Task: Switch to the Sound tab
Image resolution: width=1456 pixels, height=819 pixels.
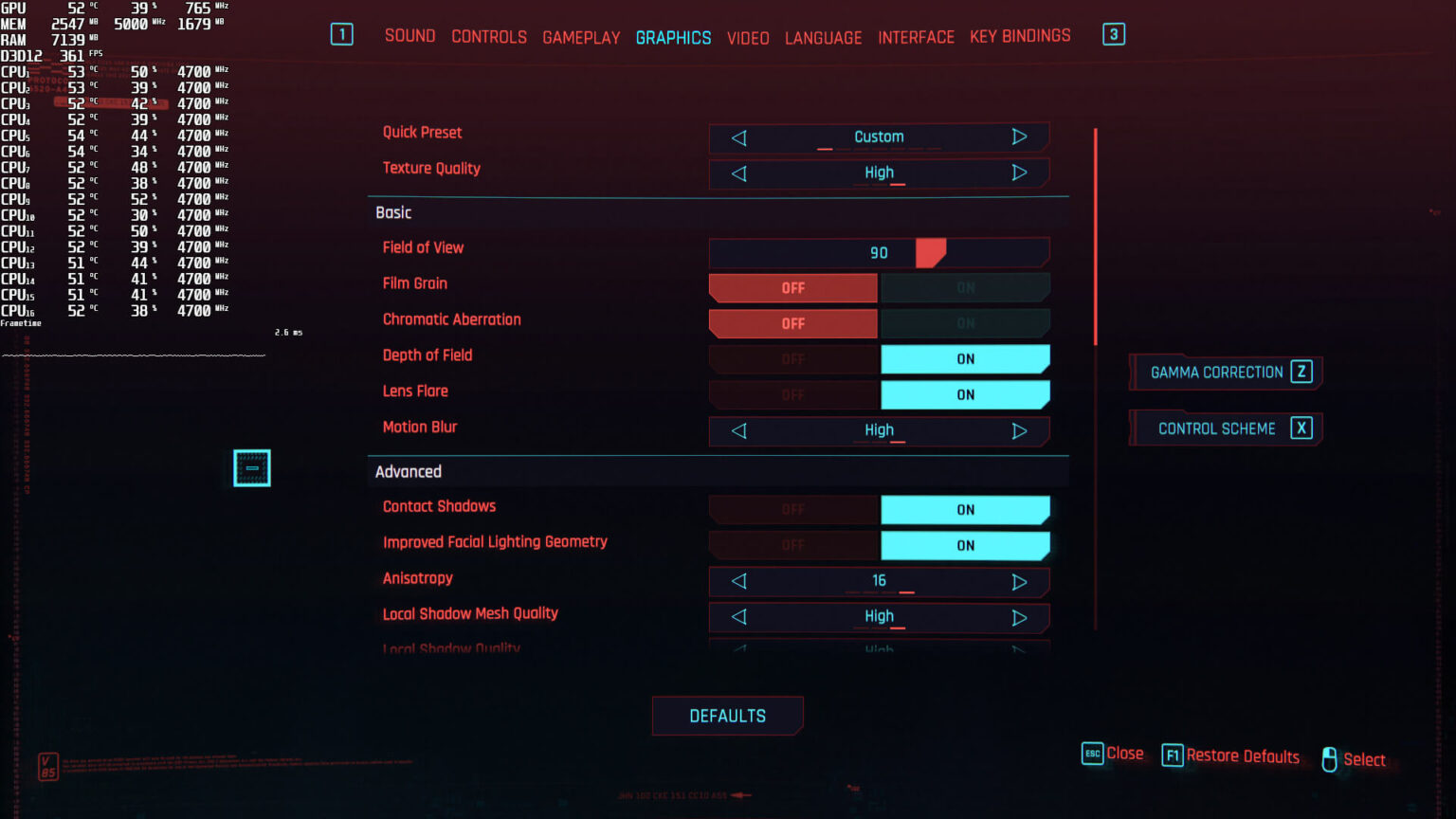Action: click(x=409, y=36)
